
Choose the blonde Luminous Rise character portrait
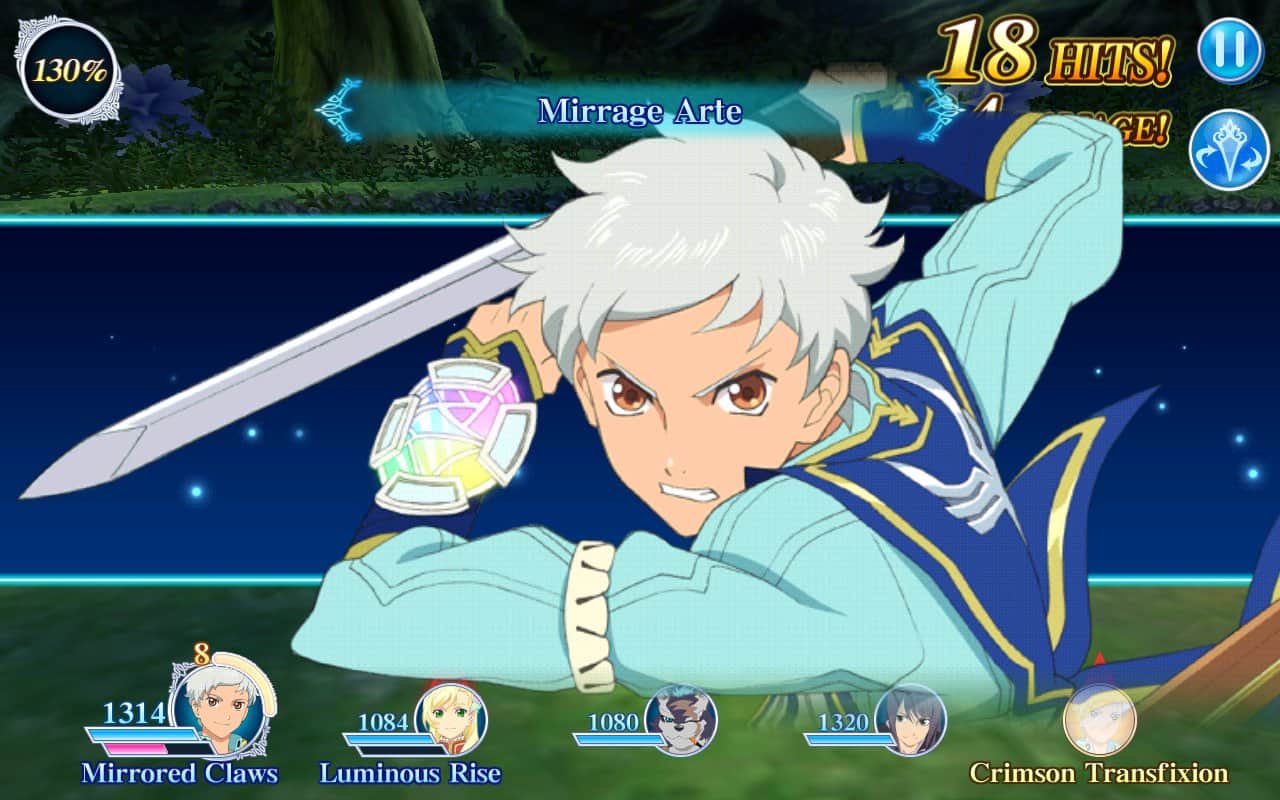[451, 719]
